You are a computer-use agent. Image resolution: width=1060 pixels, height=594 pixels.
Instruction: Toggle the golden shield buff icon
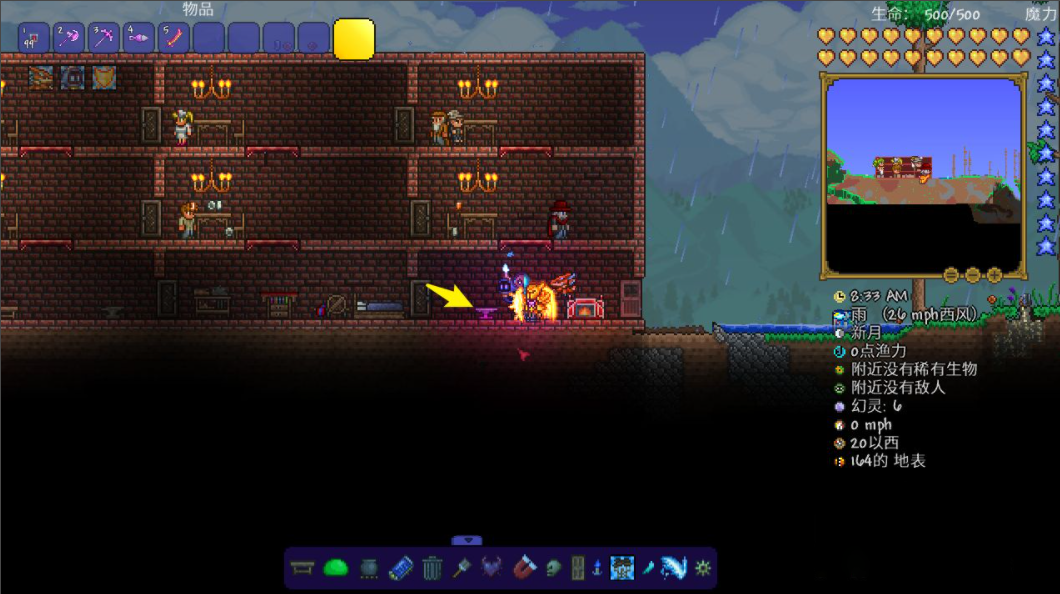104,77
